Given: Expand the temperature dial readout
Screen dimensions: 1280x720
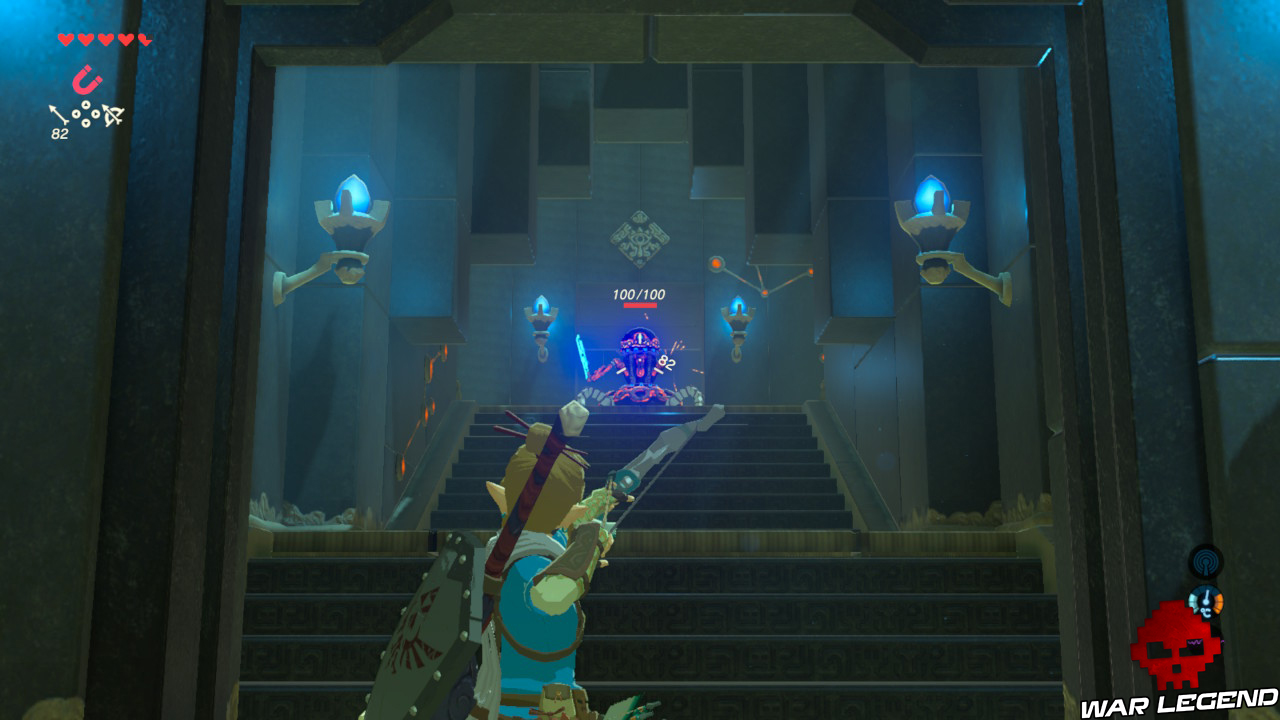Looking at the screenshot, I should (1206, 600).
